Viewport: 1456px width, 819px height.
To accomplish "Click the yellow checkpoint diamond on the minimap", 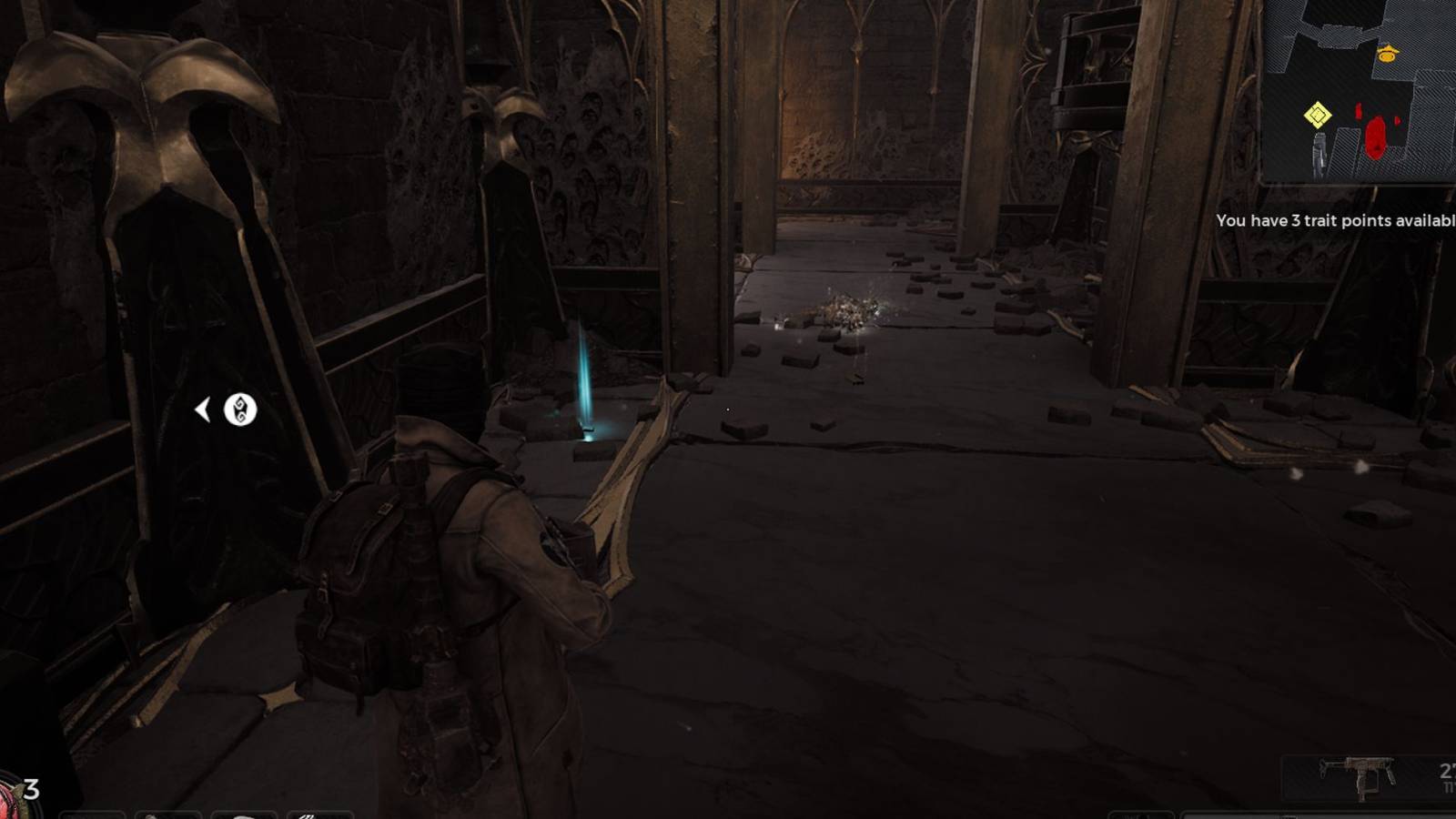I will (1318, 114).
